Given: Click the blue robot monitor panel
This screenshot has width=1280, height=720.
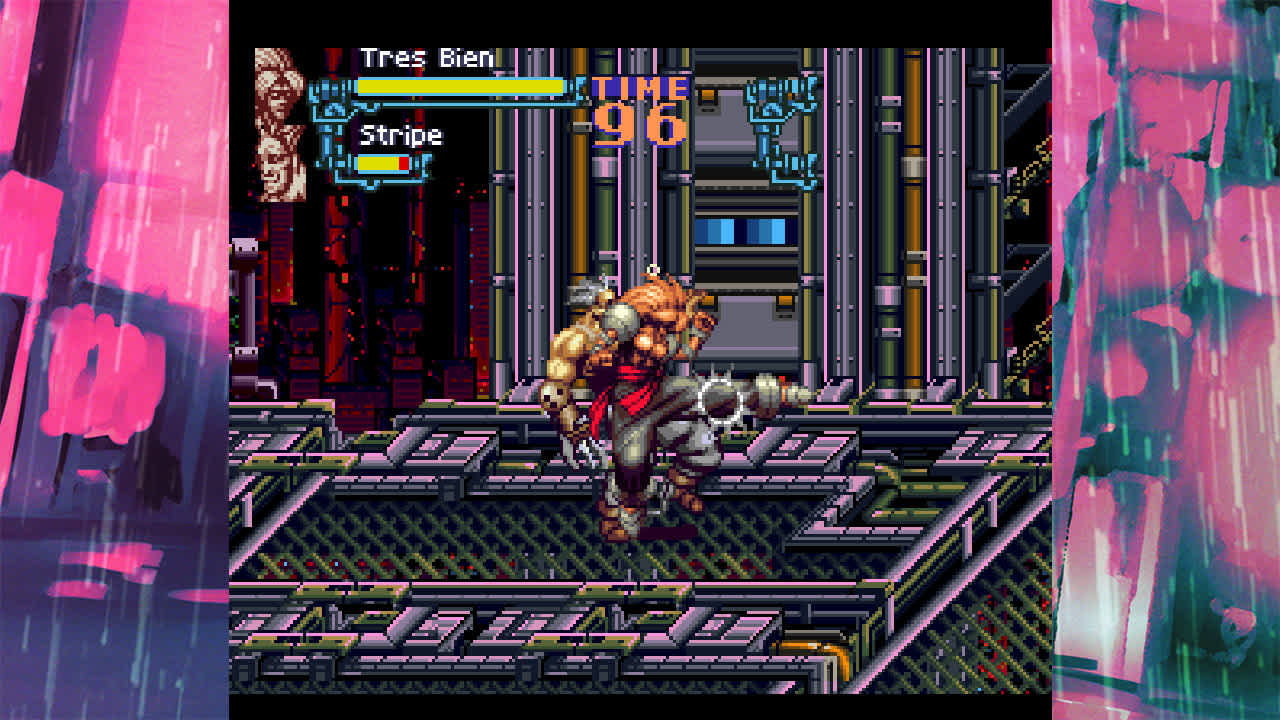Looking at the screenshot, I should coord(740,230).
